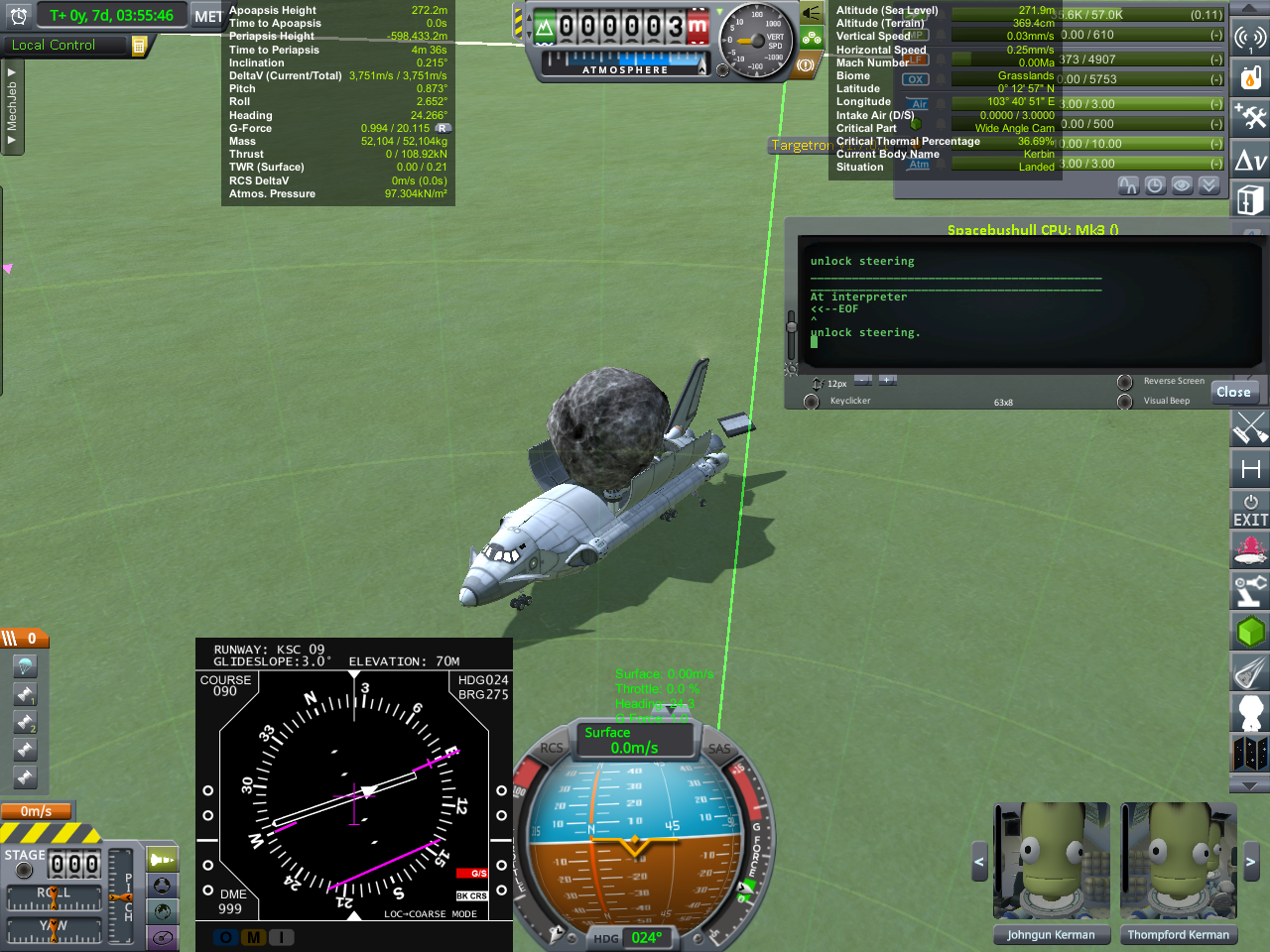
Task: Select the parachute action group icon
Action: coord(25,665)
